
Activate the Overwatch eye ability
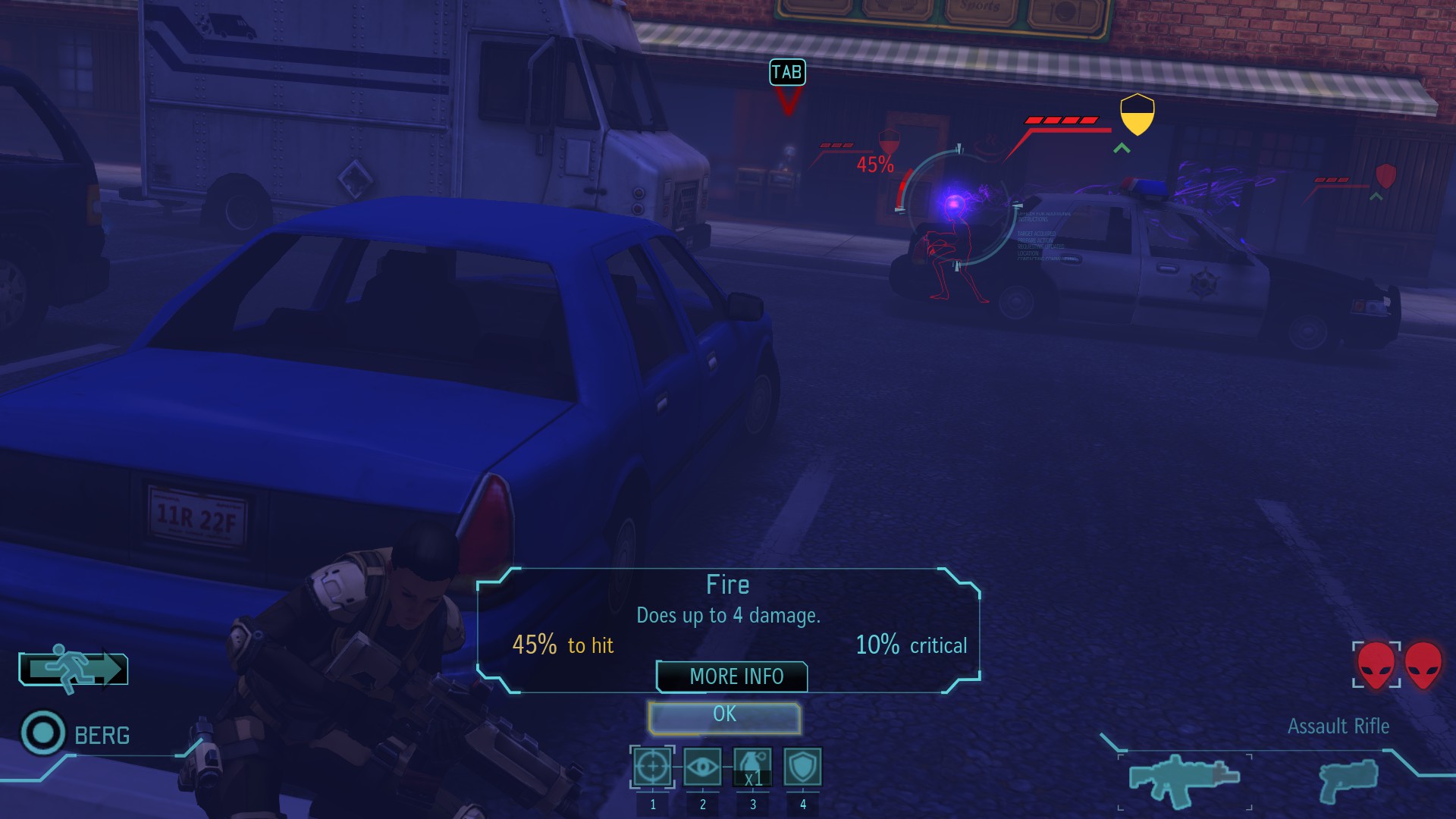(702, 767)
